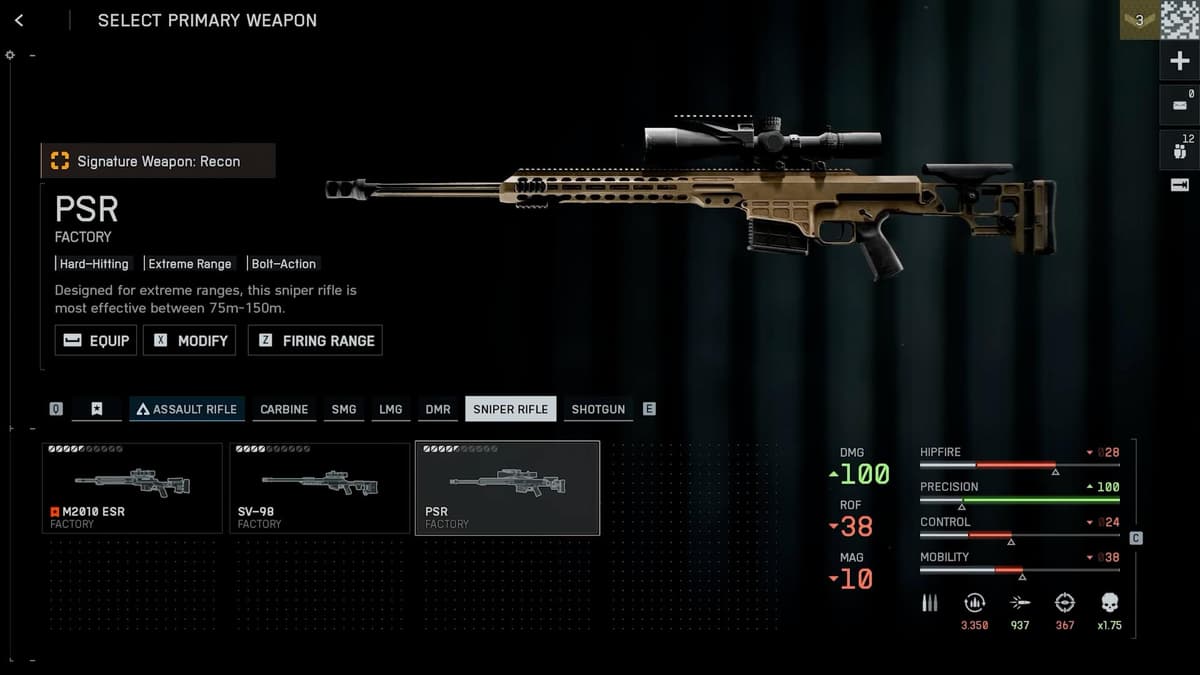Pick the SV-98 sniper rifle tile

[320, 488]
